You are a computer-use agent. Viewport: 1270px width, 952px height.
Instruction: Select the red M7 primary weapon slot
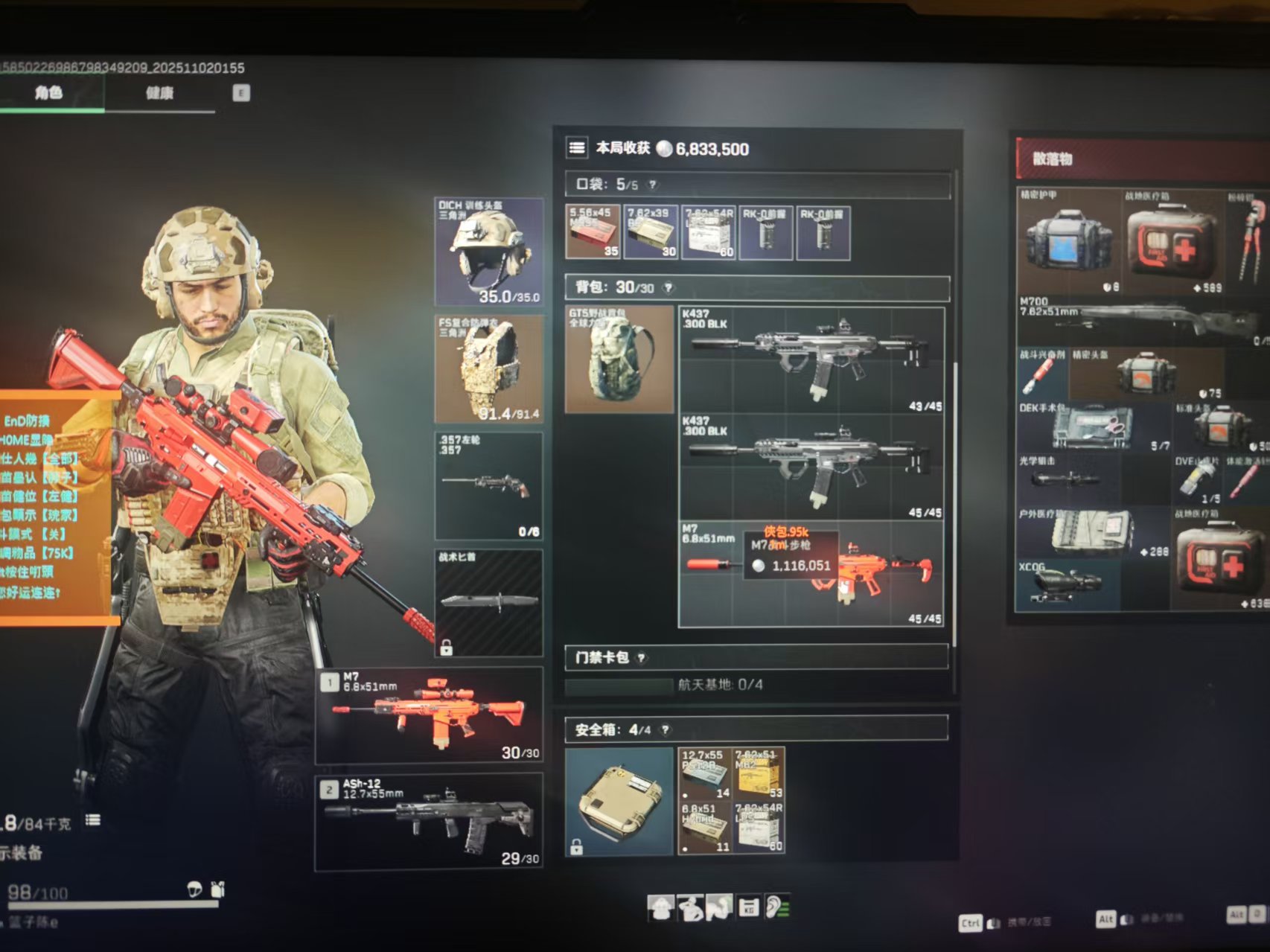[430, 715]
